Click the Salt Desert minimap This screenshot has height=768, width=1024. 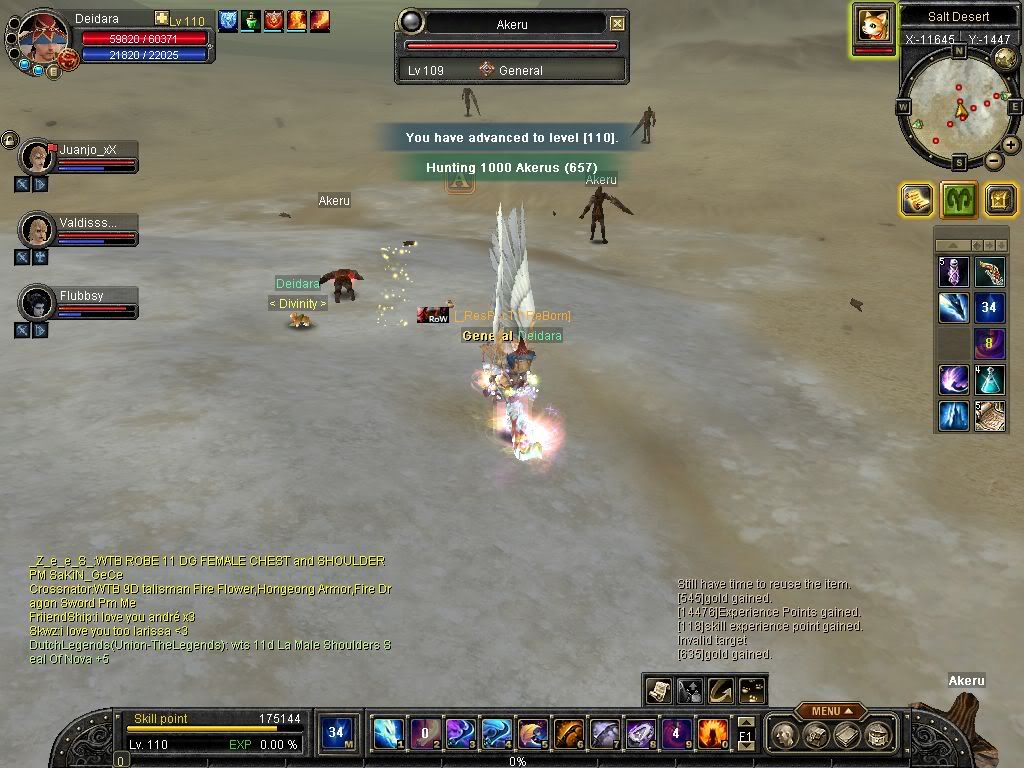[x=958, y=107]
